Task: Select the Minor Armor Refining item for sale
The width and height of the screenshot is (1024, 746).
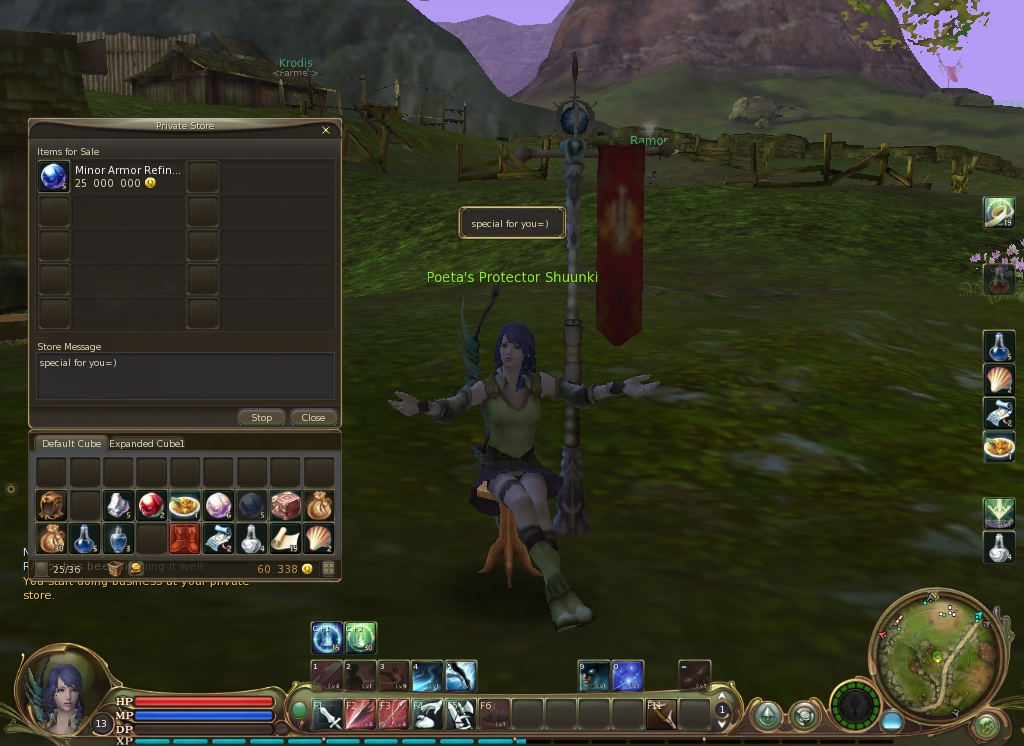Action: click(x=54, y=177)
